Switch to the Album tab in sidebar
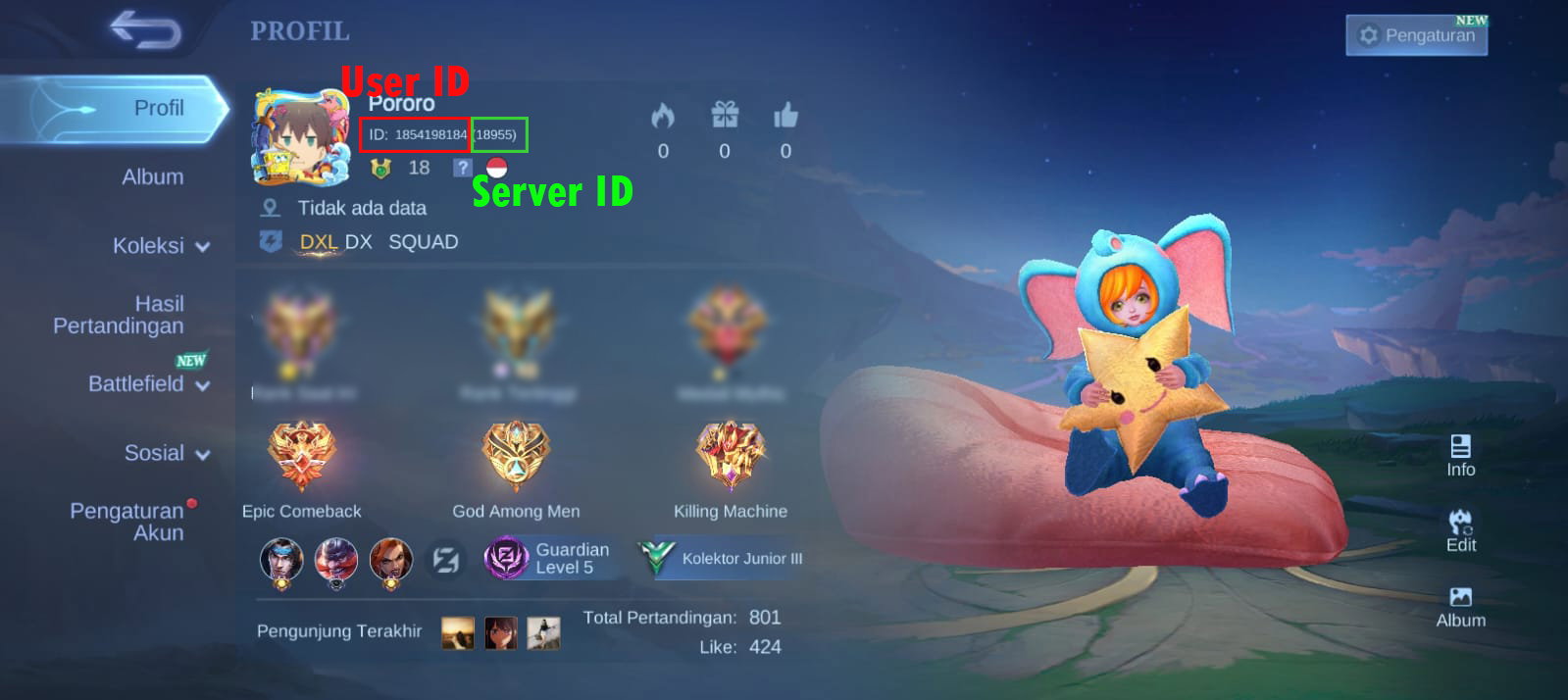This screenshot has height=700, width=1568. tap(152, 177)
